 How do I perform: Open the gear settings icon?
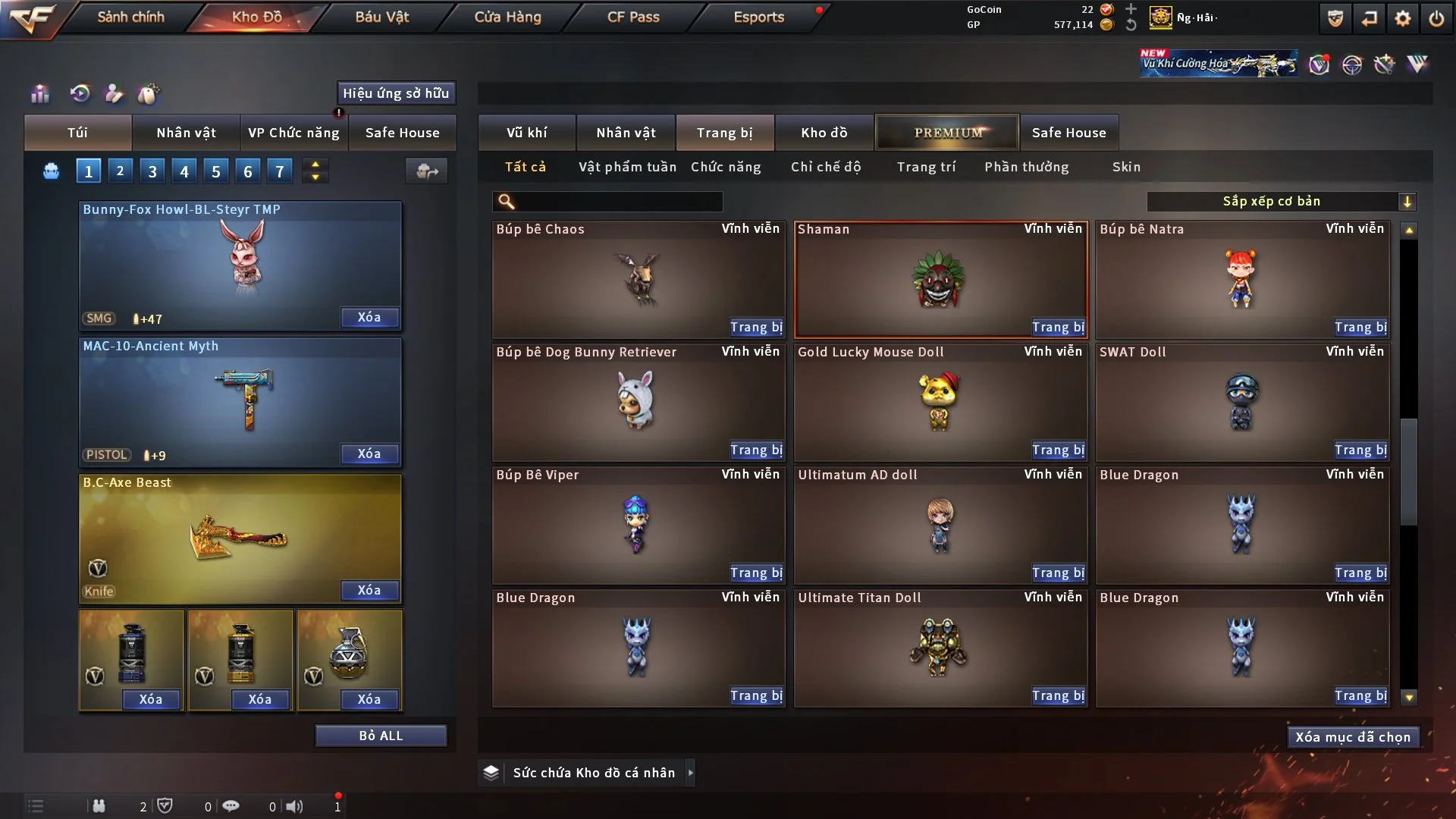(x=1403, y=18)
